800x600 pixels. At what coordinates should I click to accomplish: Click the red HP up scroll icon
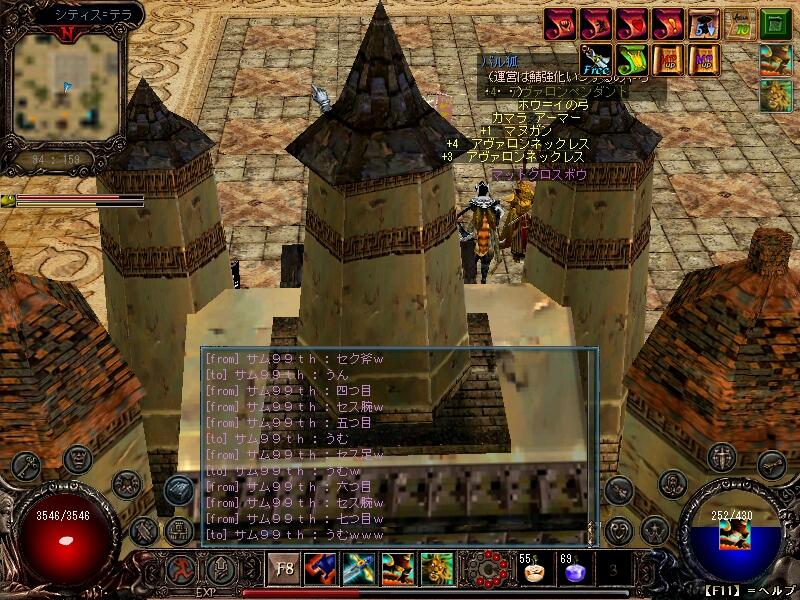(668, 59)
